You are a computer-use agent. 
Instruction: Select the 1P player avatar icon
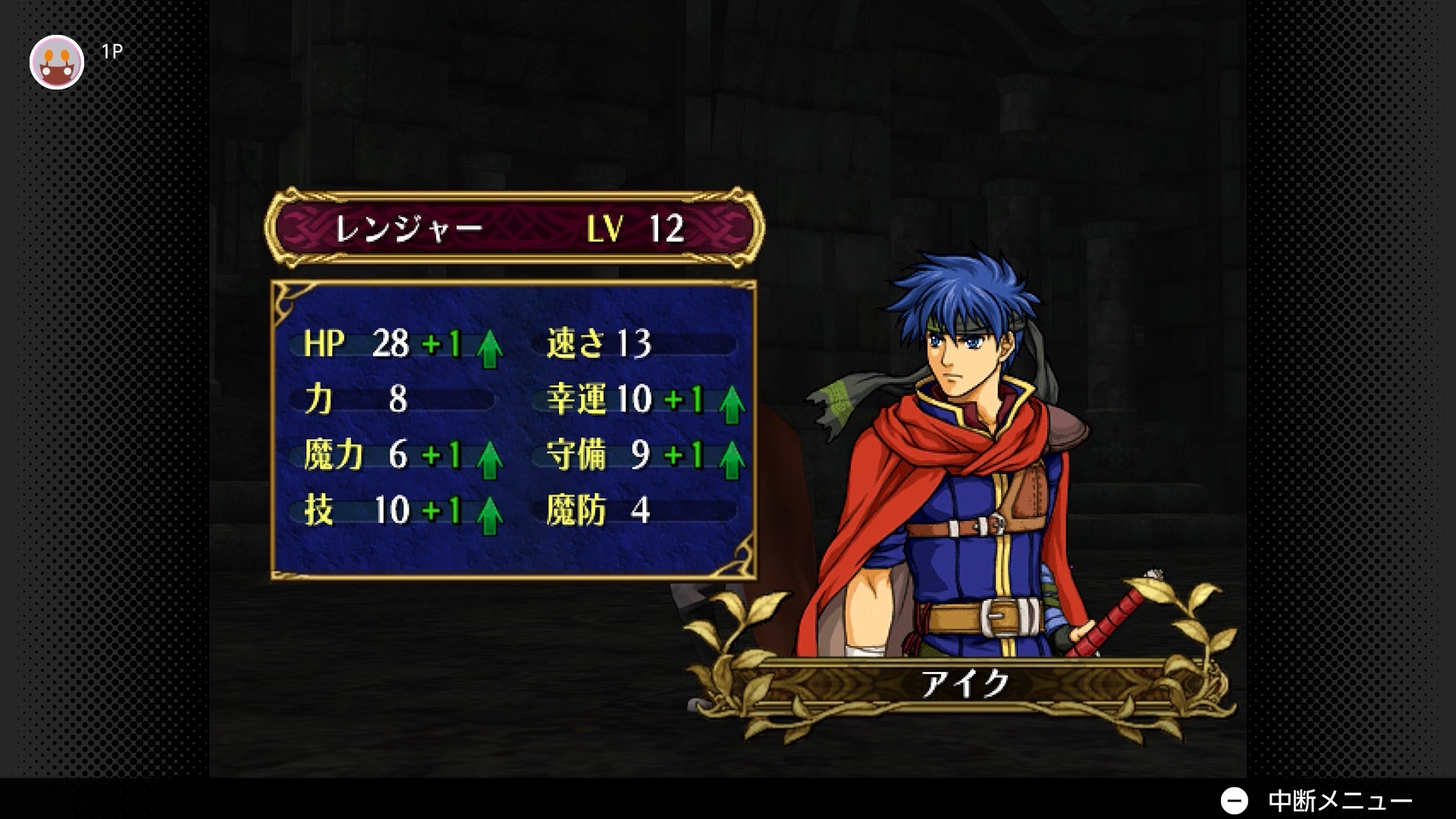[x=57, y=62]
